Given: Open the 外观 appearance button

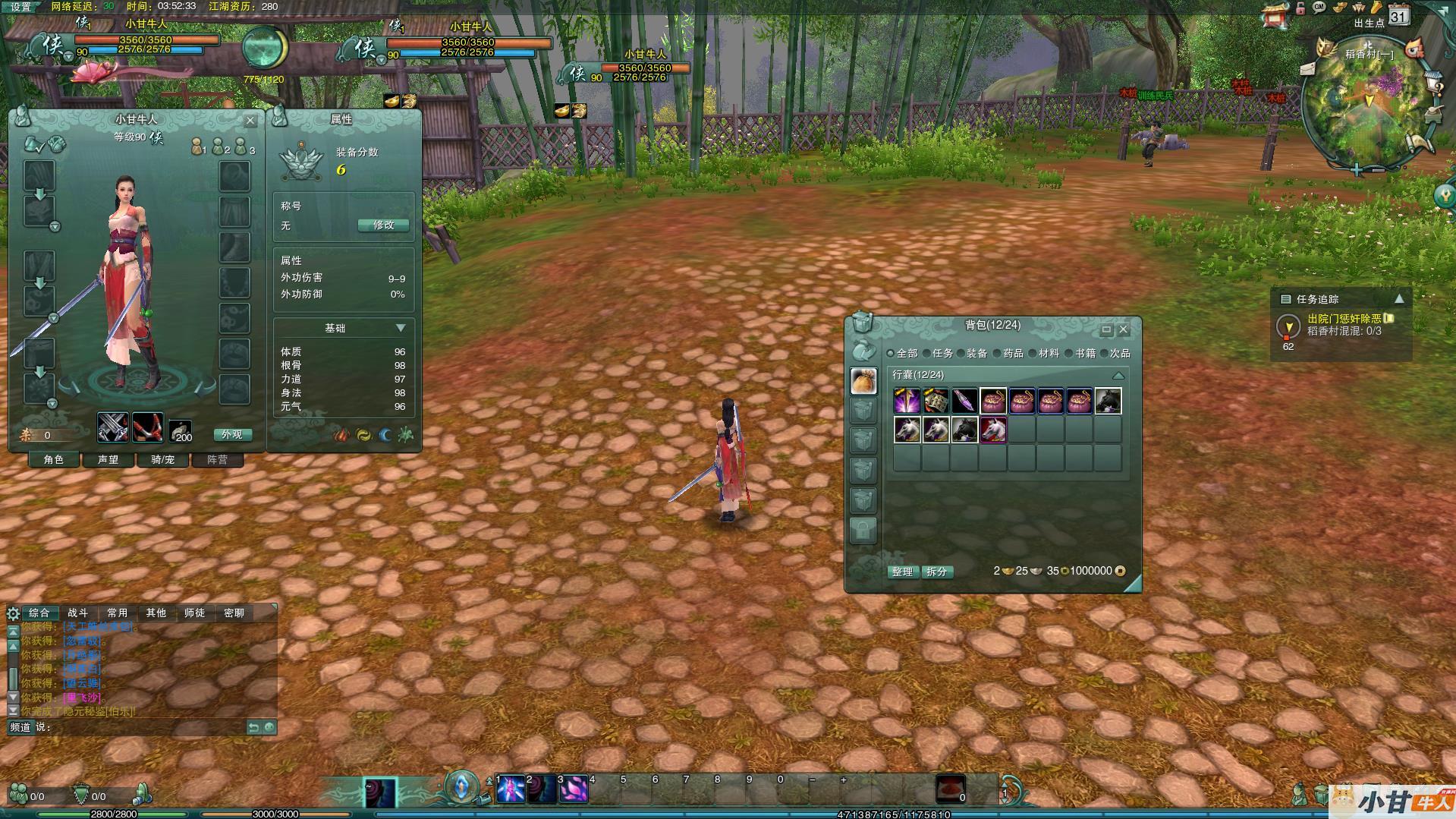Looking at the screenshot, I should tap(231, 435).
